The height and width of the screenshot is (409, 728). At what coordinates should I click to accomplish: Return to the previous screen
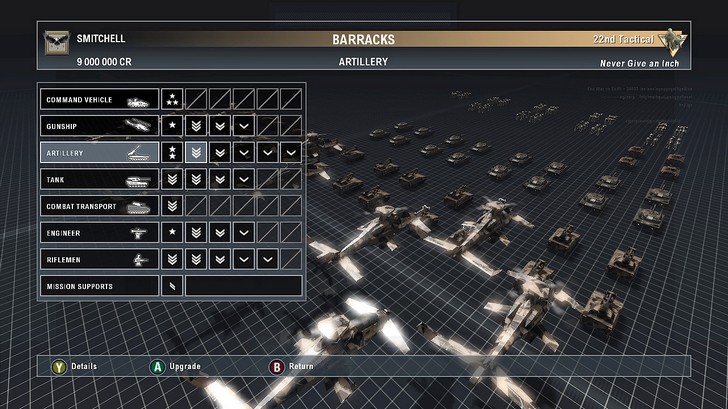[277, 366]
